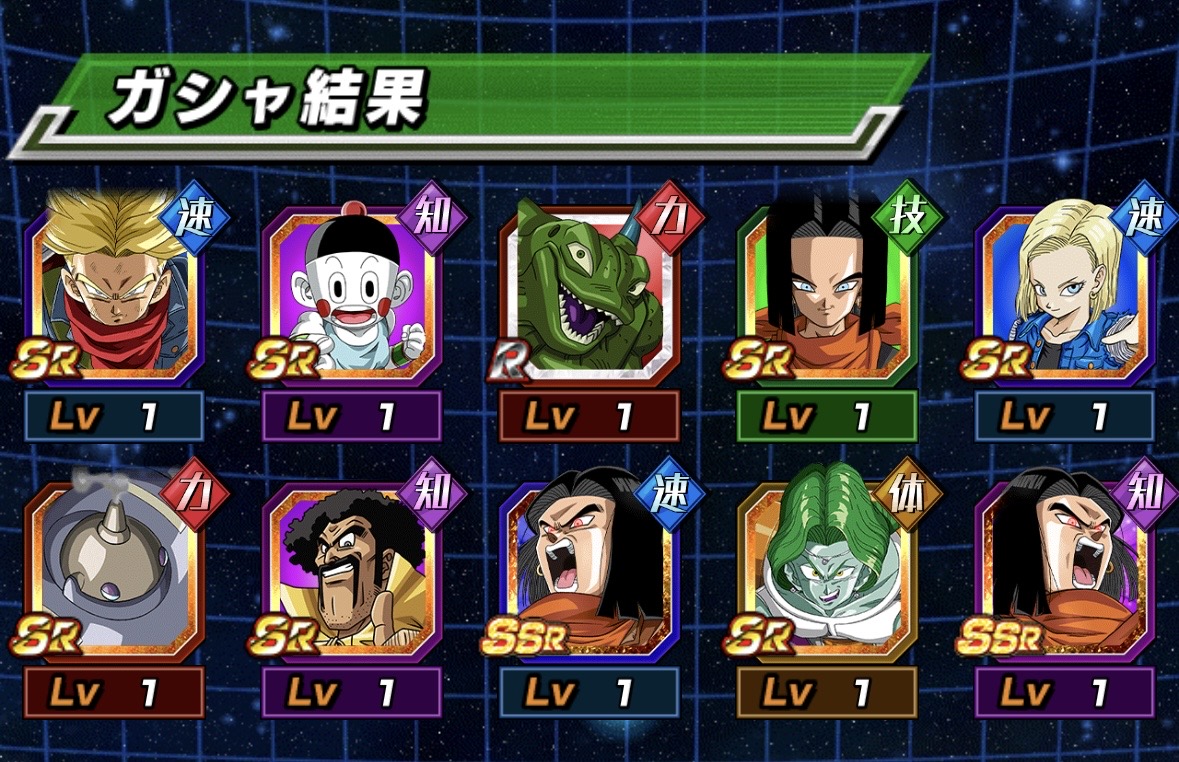Select the SR metallic dome robot card
1179x762 pixels.
113,570
